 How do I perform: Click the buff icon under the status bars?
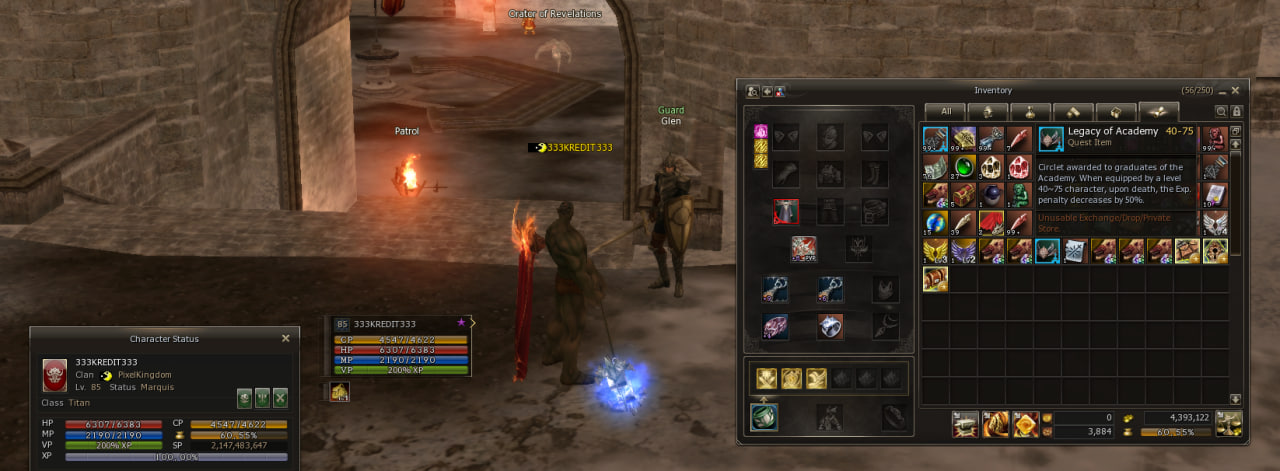pos(340,393)
